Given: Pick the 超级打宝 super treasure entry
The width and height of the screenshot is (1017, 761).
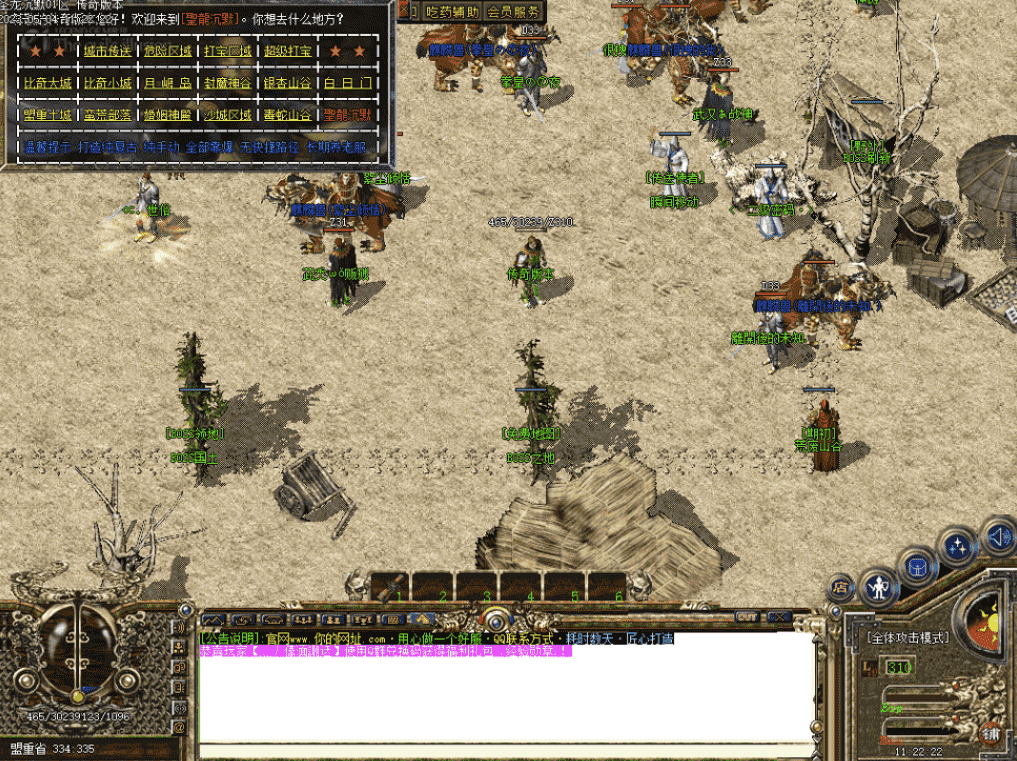Looking at the screenshot, I should coord(288,51).
